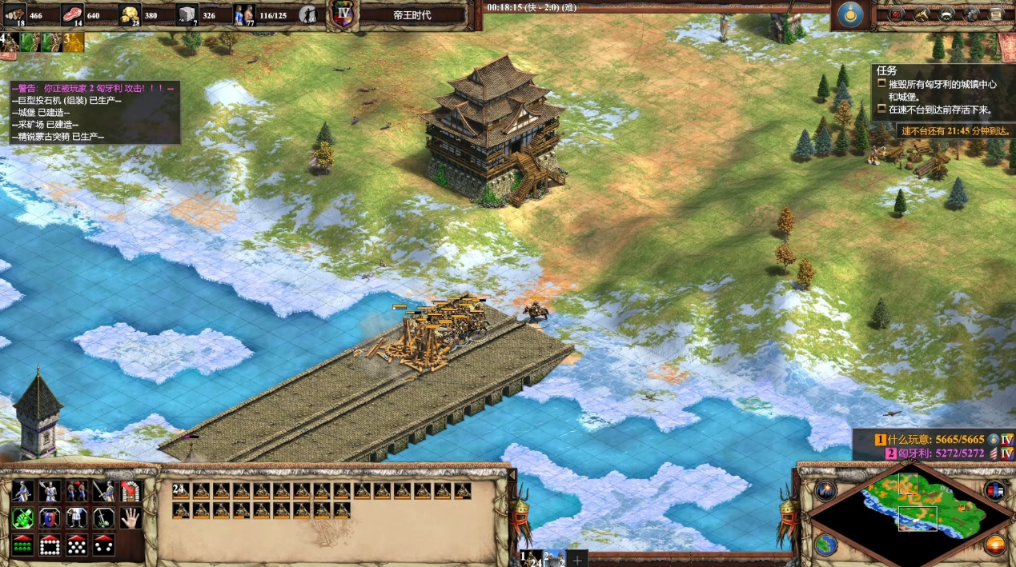
Task: Click the idle villager icon beside population
Action: [309, 14]
